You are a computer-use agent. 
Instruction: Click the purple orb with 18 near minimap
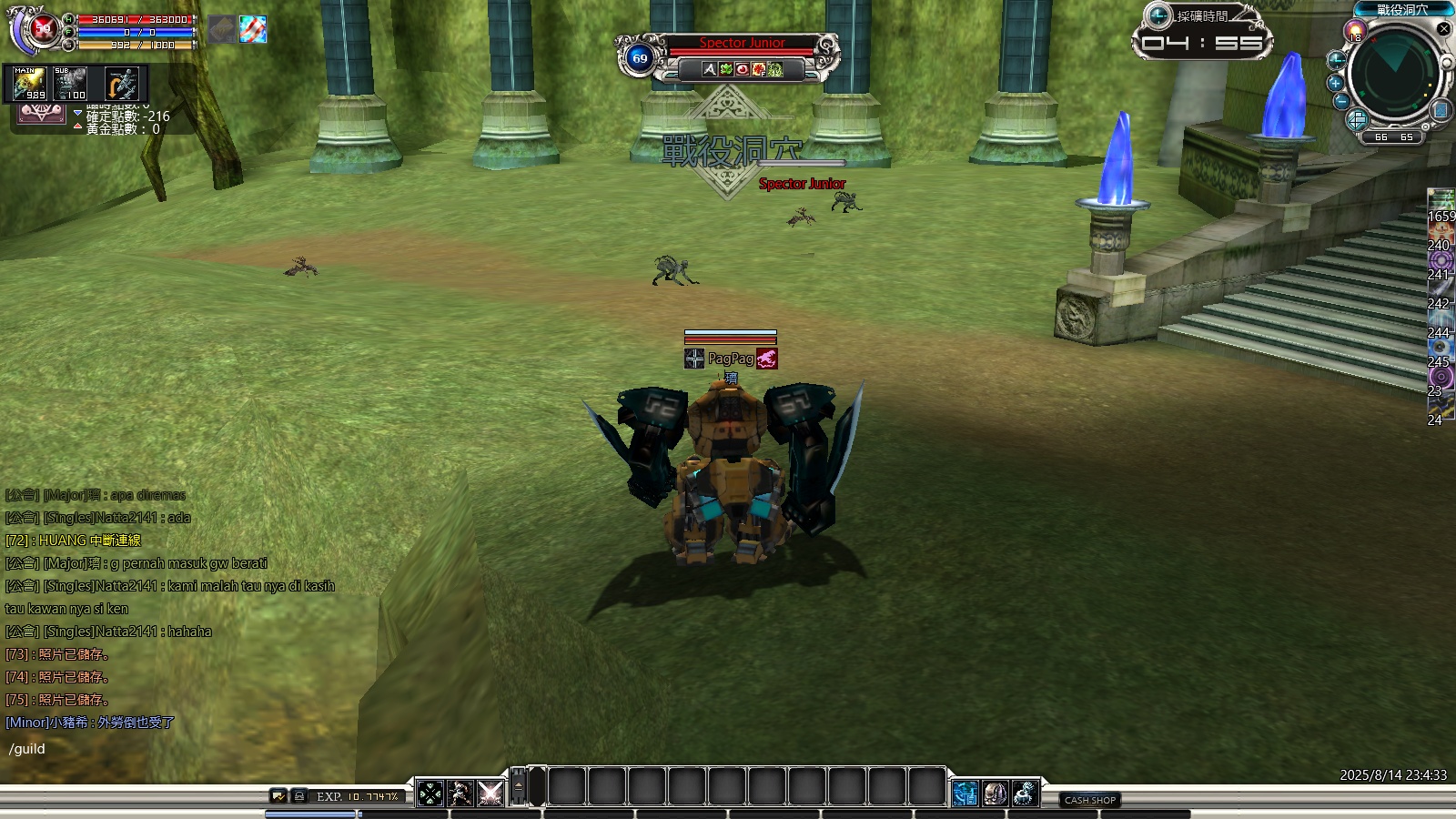coord(1356,33)
